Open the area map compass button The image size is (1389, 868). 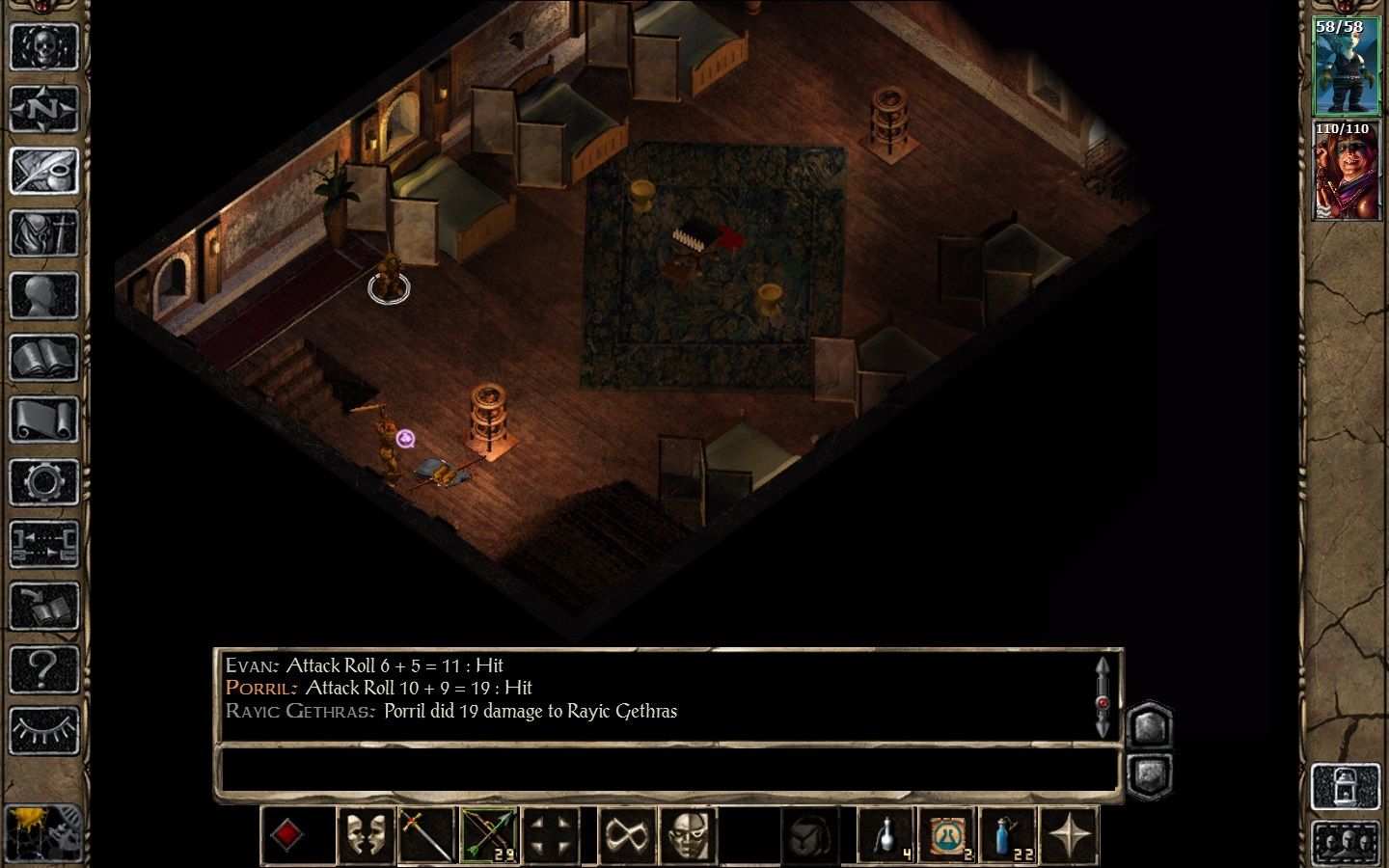(43, 109)
